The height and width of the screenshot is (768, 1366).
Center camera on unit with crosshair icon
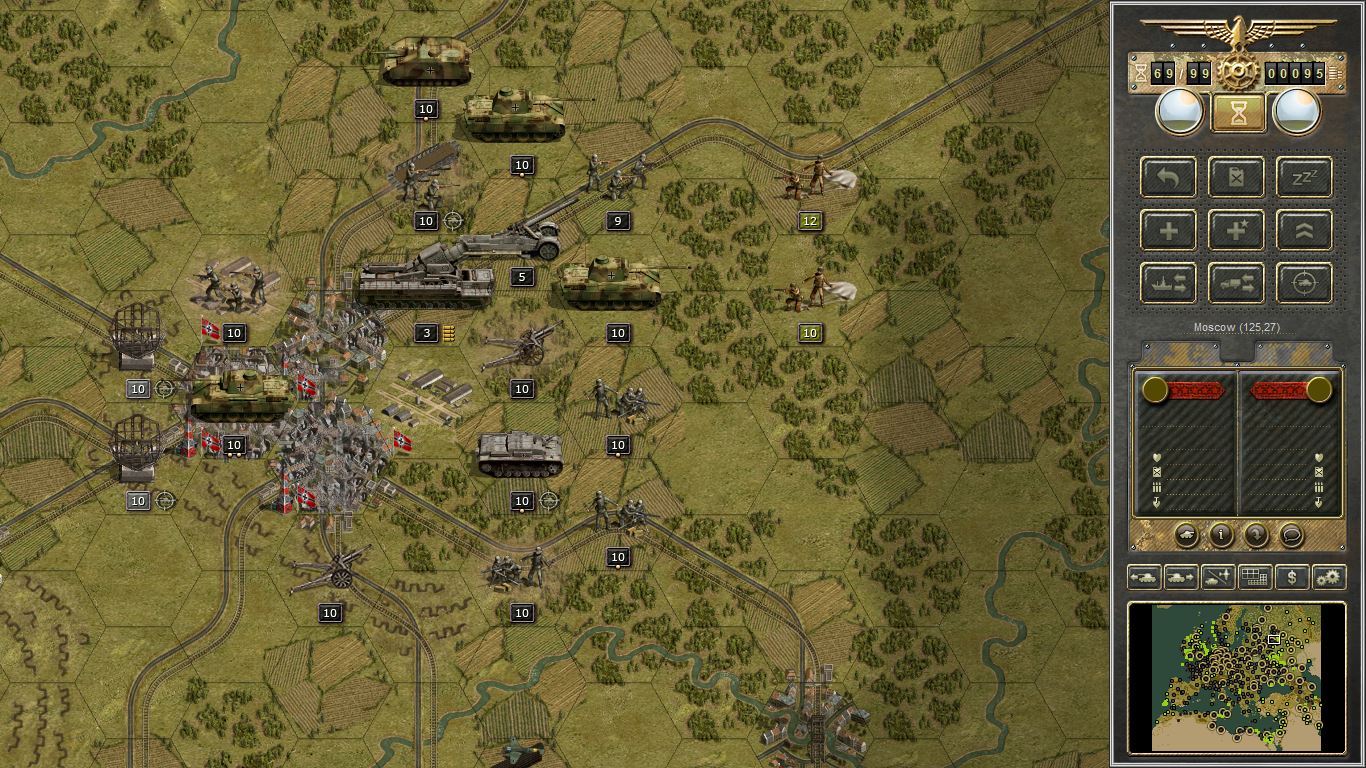click(x=1303, y=283)
